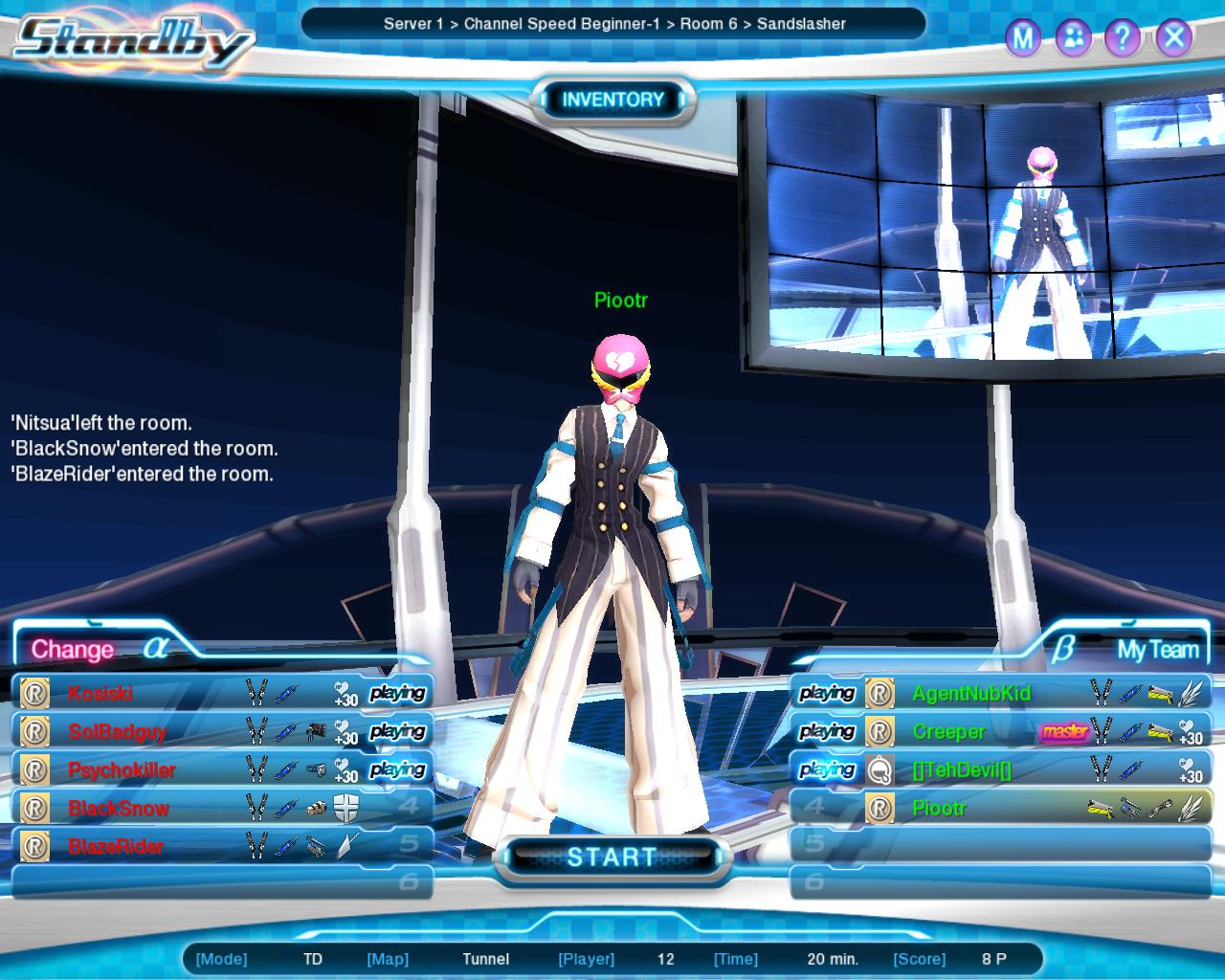1225x980 pixels.
Task: Select Piootr's own player row
Action: 939,808
